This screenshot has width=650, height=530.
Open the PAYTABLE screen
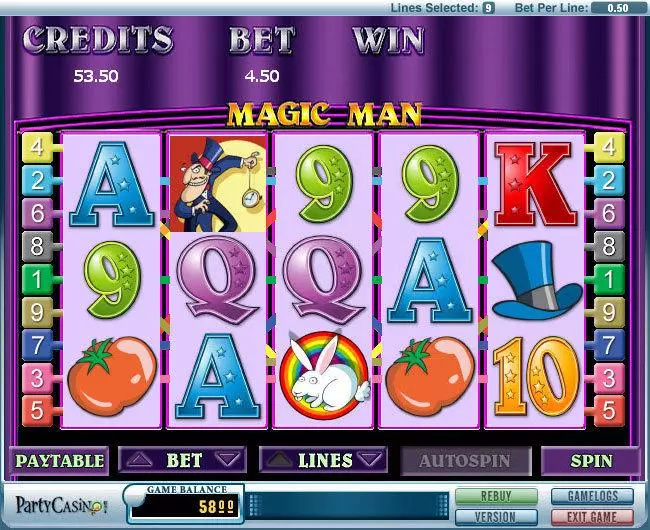tap(58, 461)
